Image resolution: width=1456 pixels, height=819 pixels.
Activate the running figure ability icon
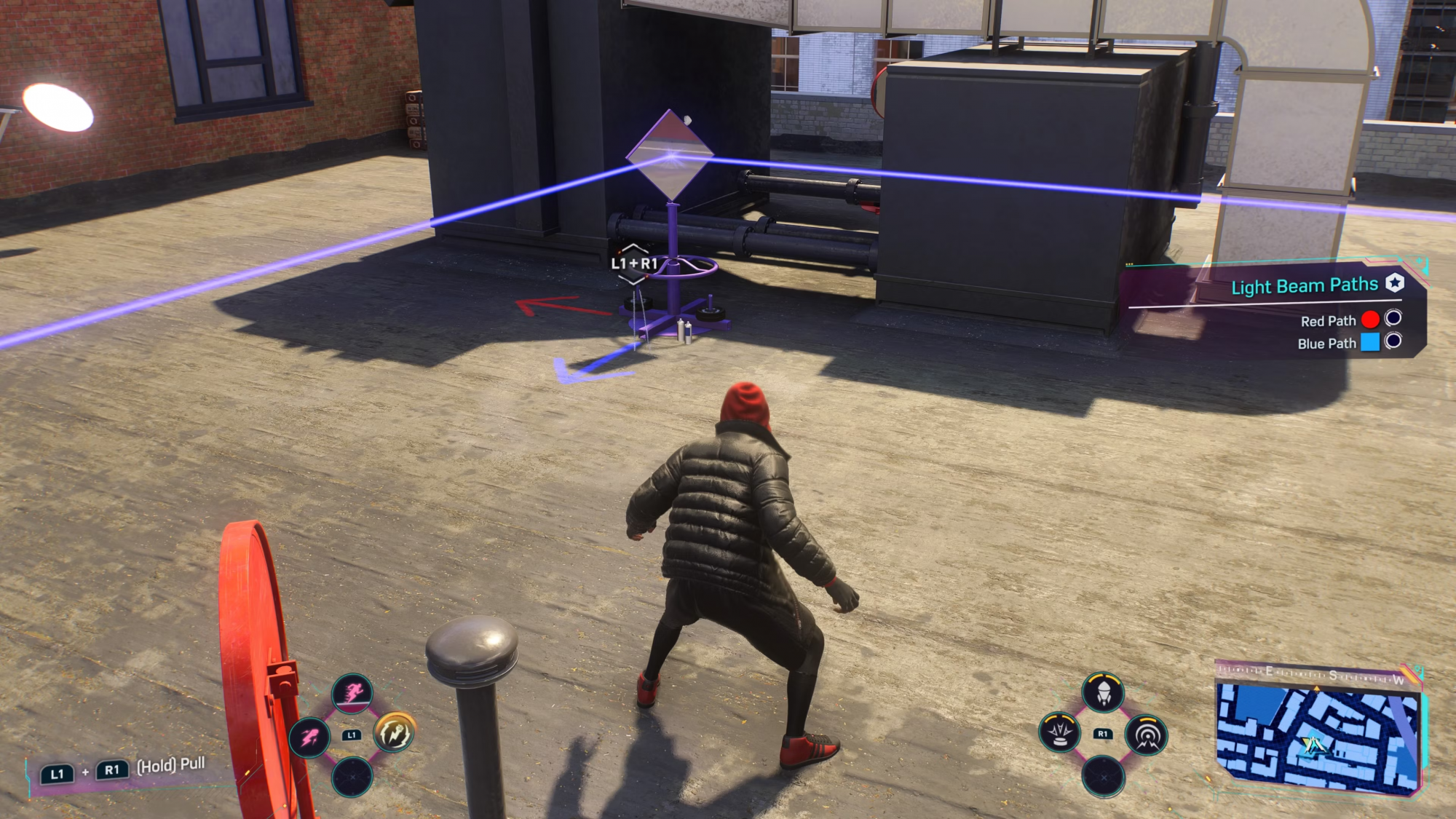pyautogui.click(x=352, y=692)
